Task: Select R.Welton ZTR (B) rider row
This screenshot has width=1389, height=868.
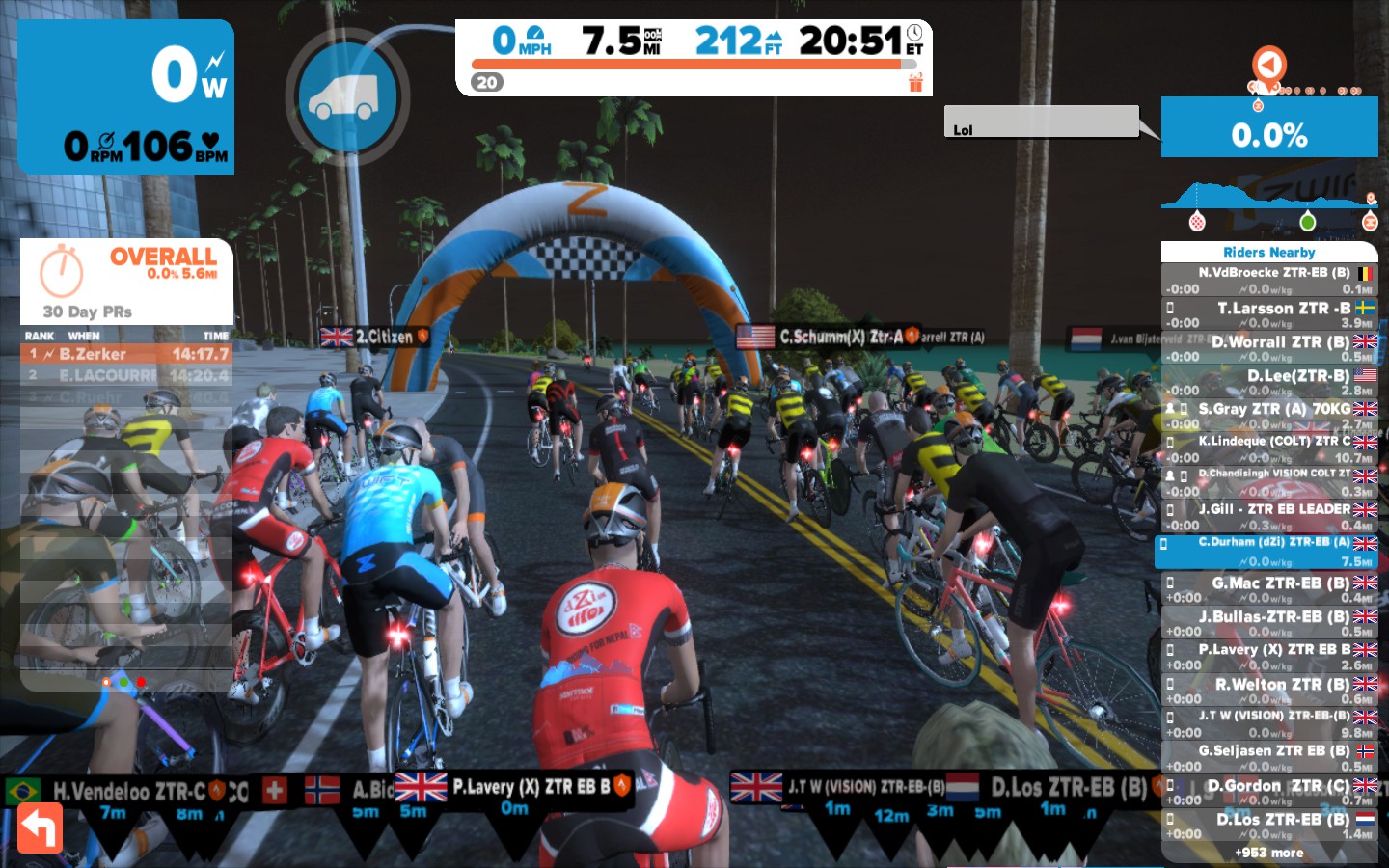Action: click(1269, 691)
